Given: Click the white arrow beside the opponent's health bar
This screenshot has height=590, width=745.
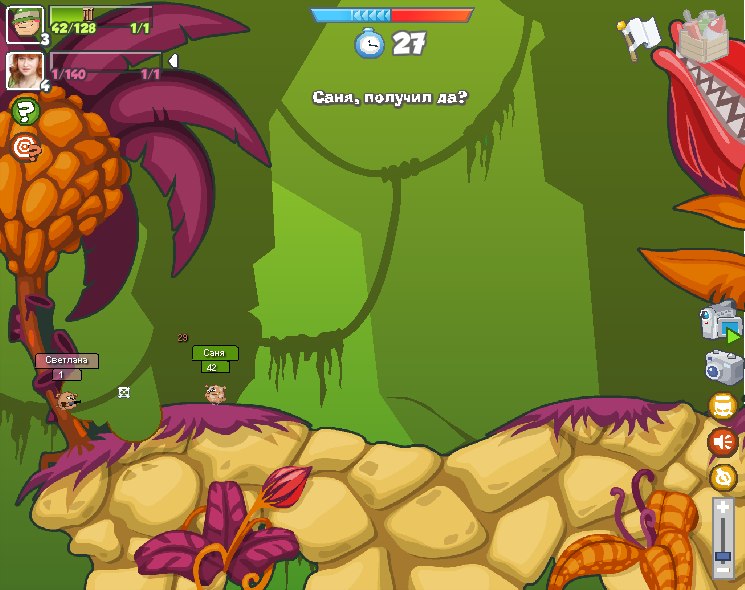Looking at the screenshot, I should [172, 62].
